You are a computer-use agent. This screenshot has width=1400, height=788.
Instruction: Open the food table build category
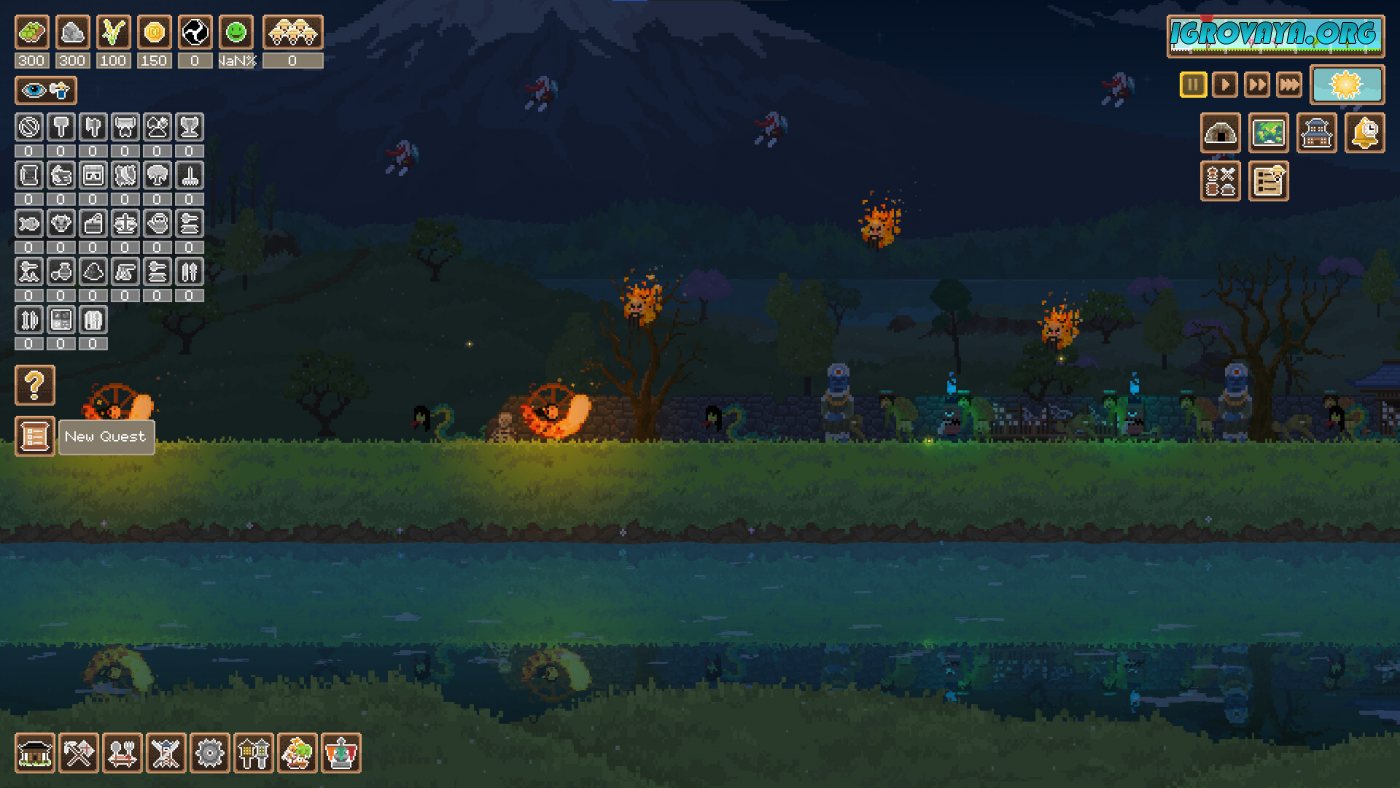123,753
